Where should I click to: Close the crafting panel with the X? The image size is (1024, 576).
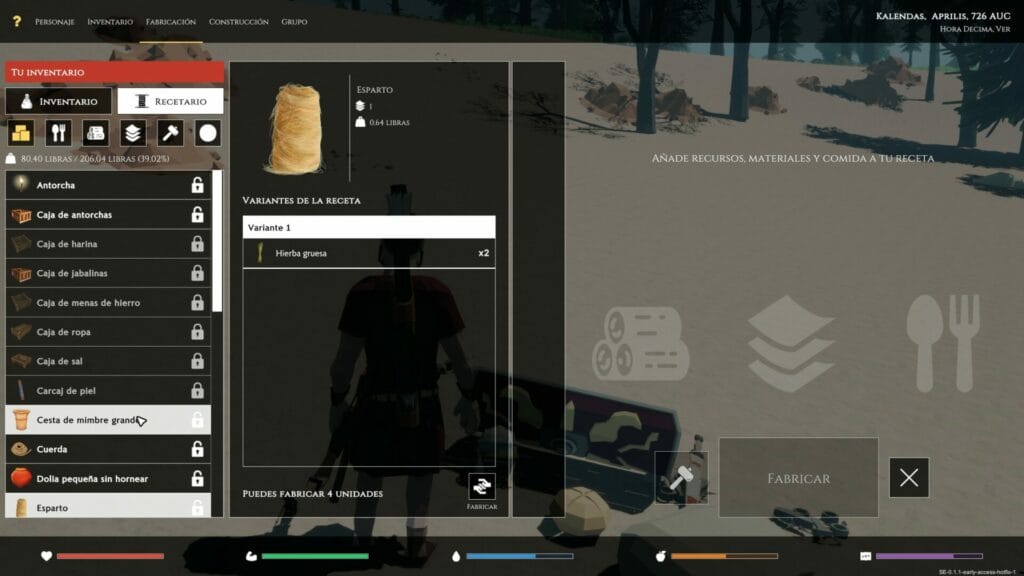[x=908, y=478]
